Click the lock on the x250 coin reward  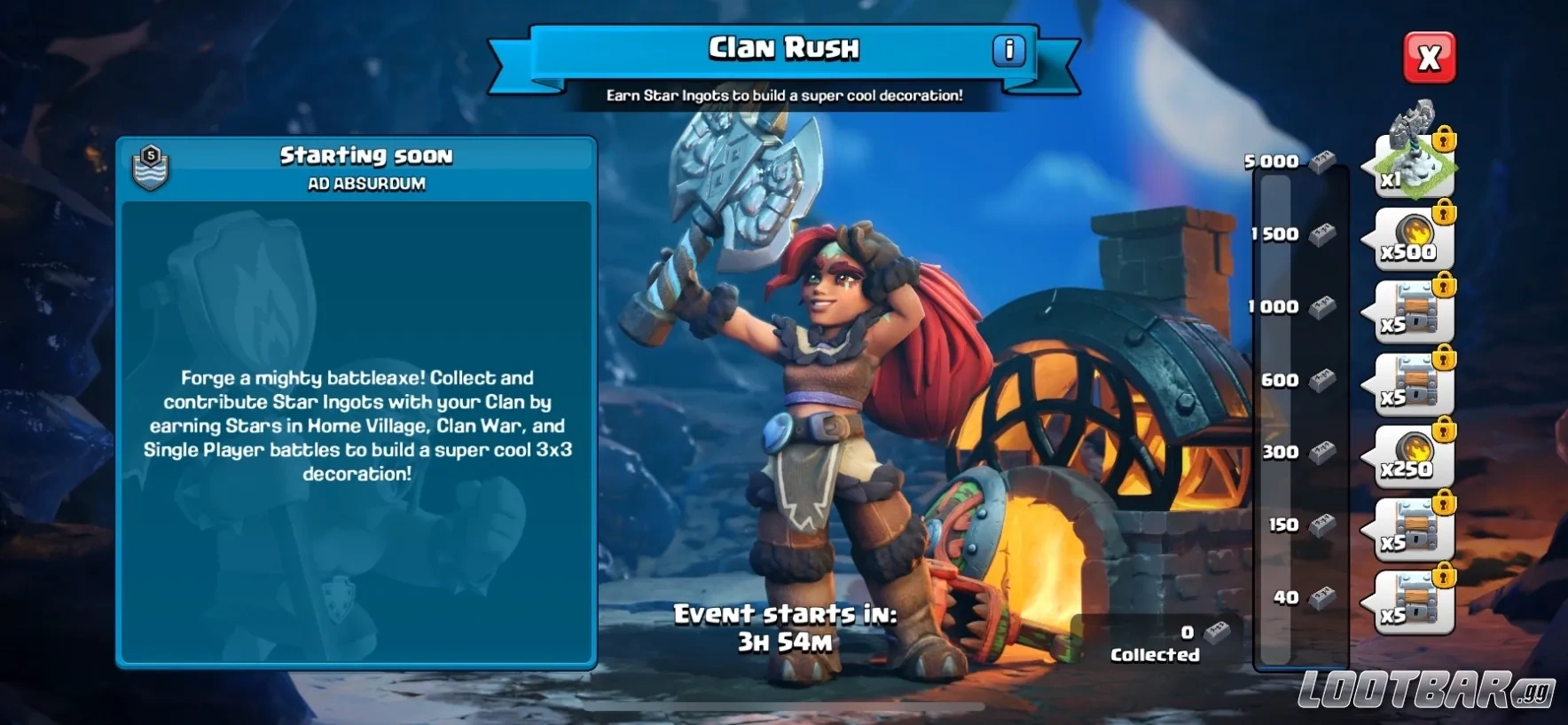[1445, 432]
